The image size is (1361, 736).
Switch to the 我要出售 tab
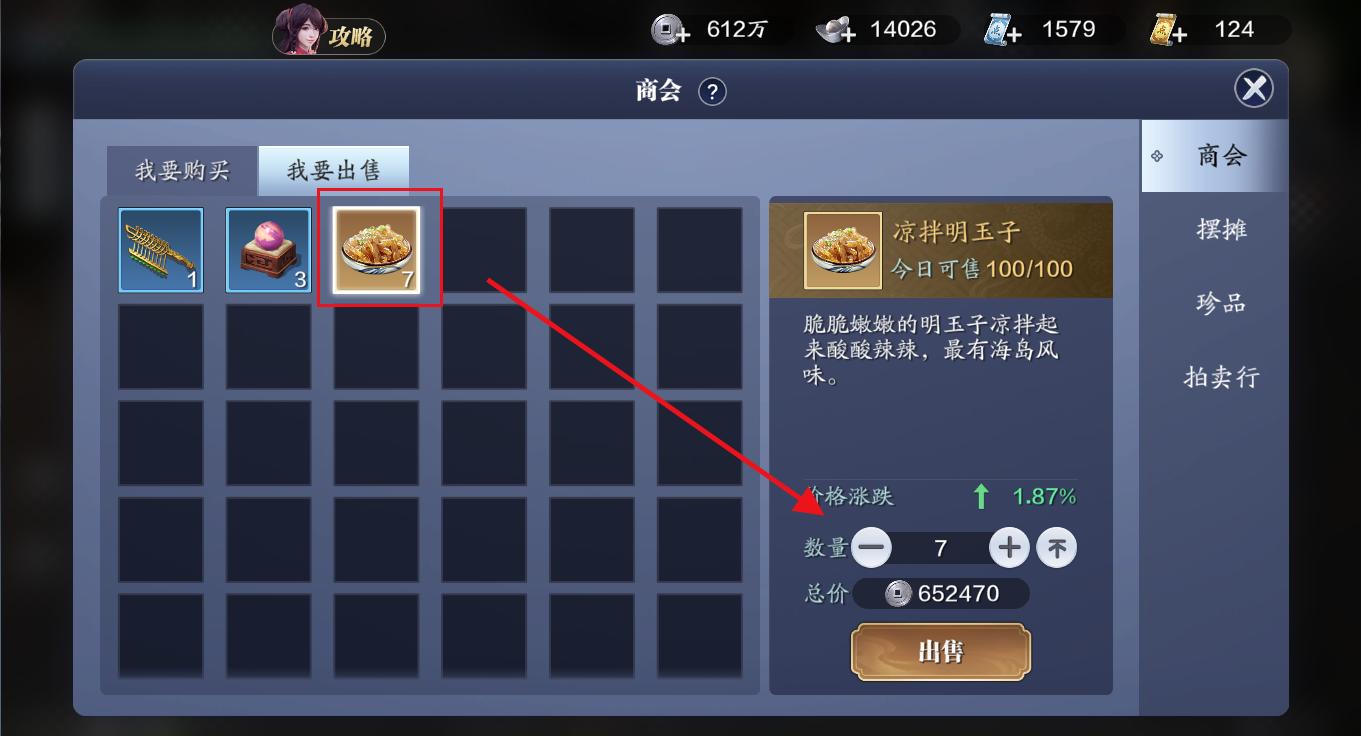334,170
